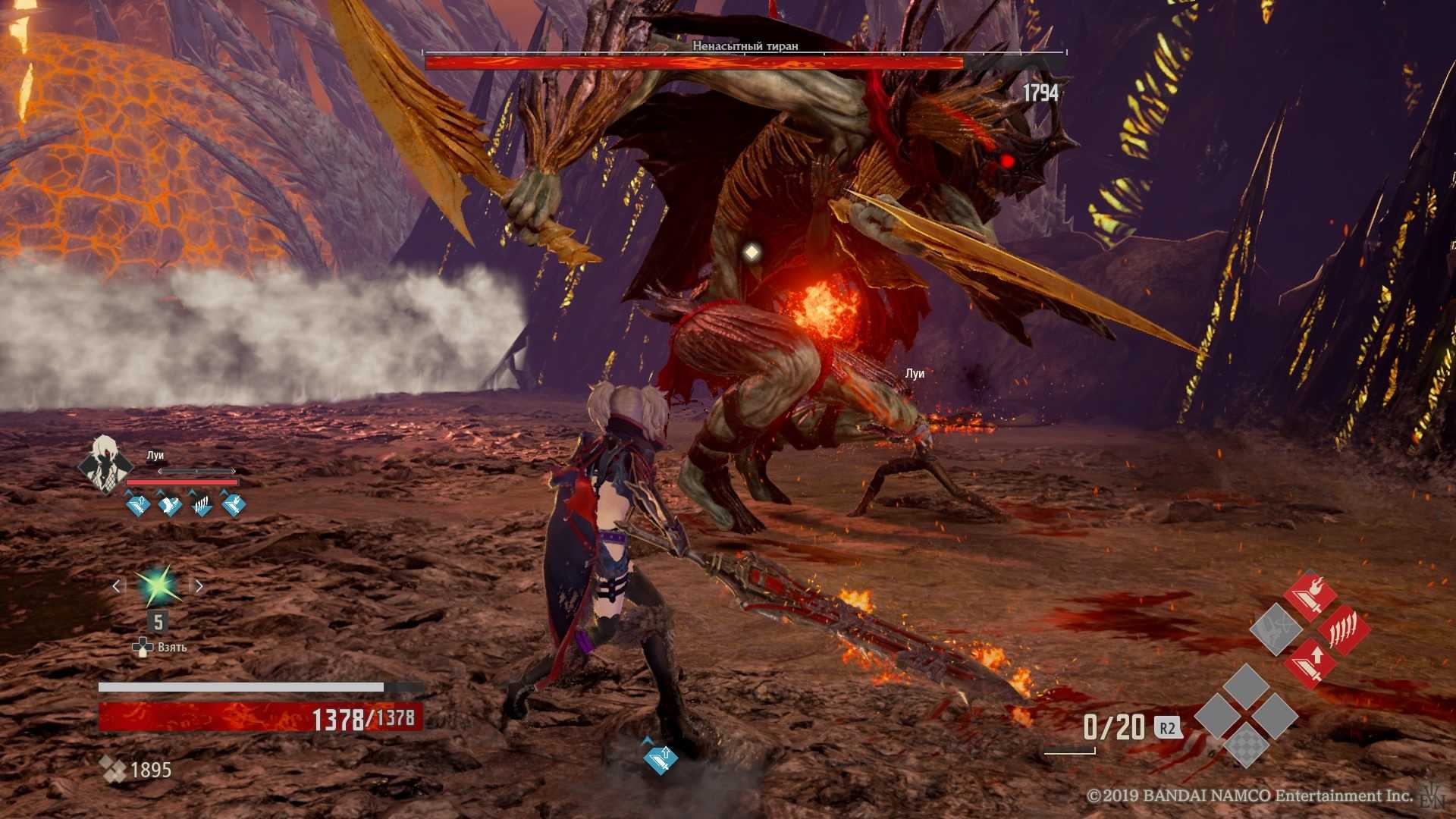Cycle quick item with the right arrow
Viewport: 1456px width, 819px height.
pos(199,586)
